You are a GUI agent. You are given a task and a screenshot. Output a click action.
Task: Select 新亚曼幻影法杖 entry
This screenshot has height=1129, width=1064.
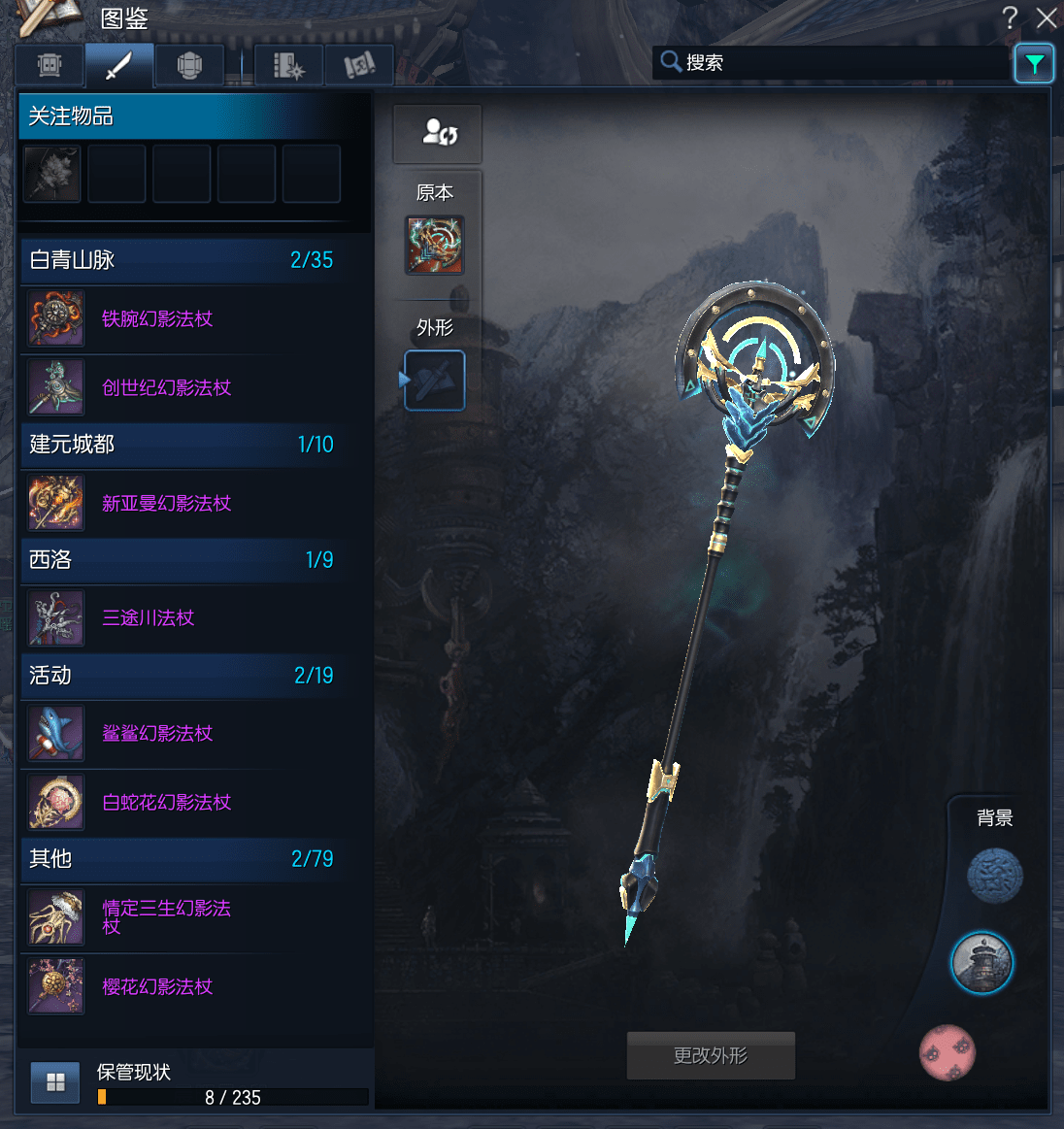(x=166, y=504)
